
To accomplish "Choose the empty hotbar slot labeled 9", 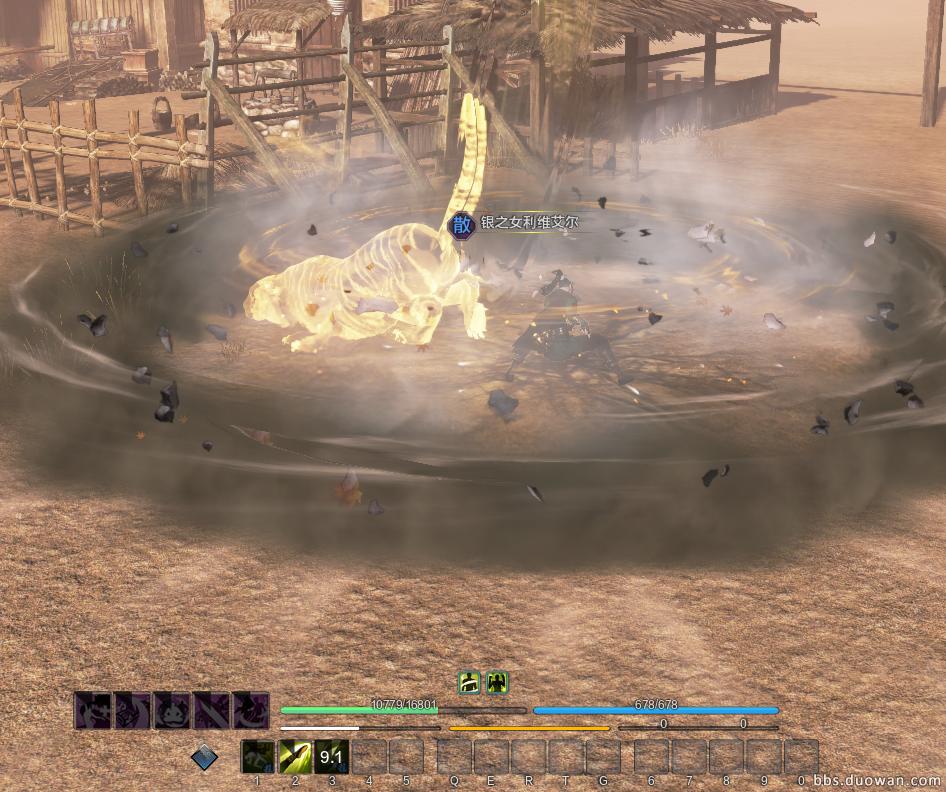I will tap(764, 757).
